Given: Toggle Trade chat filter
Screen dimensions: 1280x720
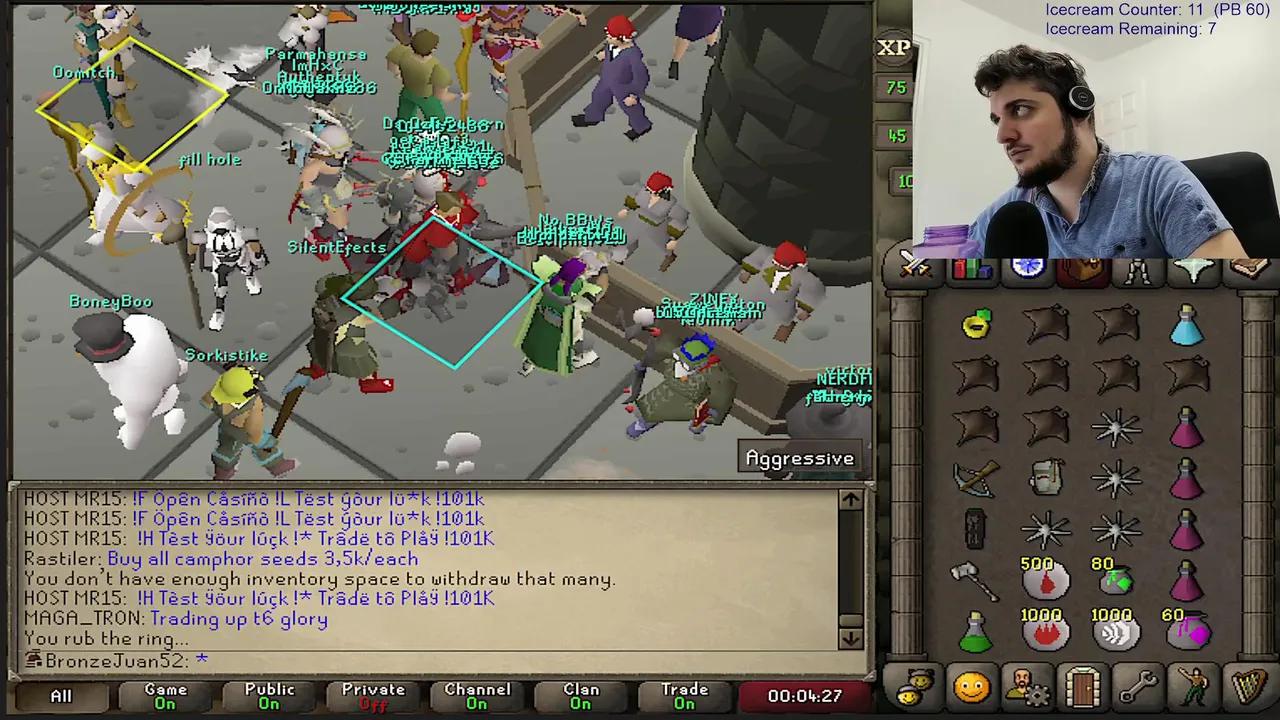Looking at the screenshot, I should click(684, 695).
